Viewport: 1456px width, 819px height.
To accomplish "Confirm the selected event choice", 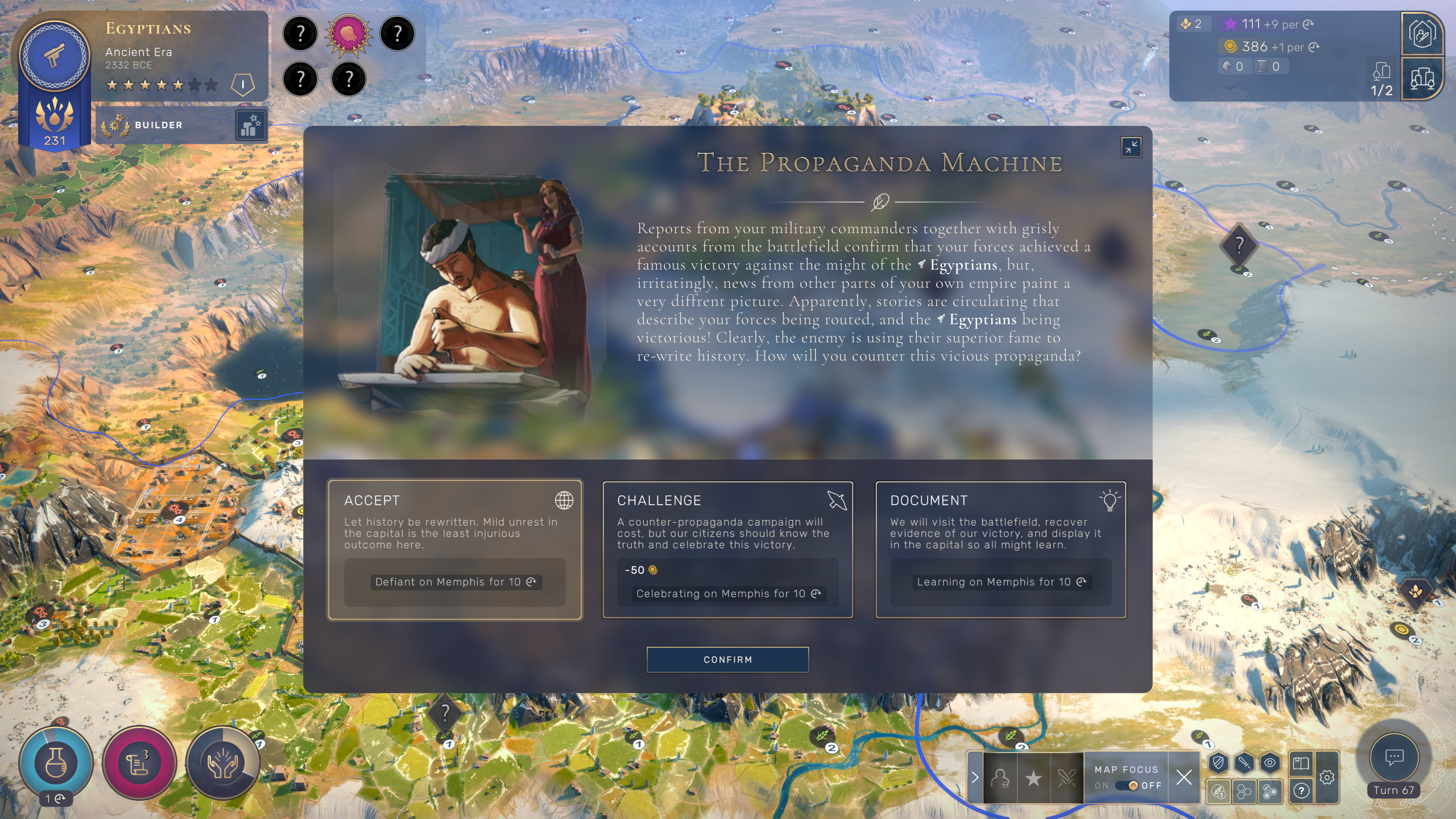I will [727, 660].
